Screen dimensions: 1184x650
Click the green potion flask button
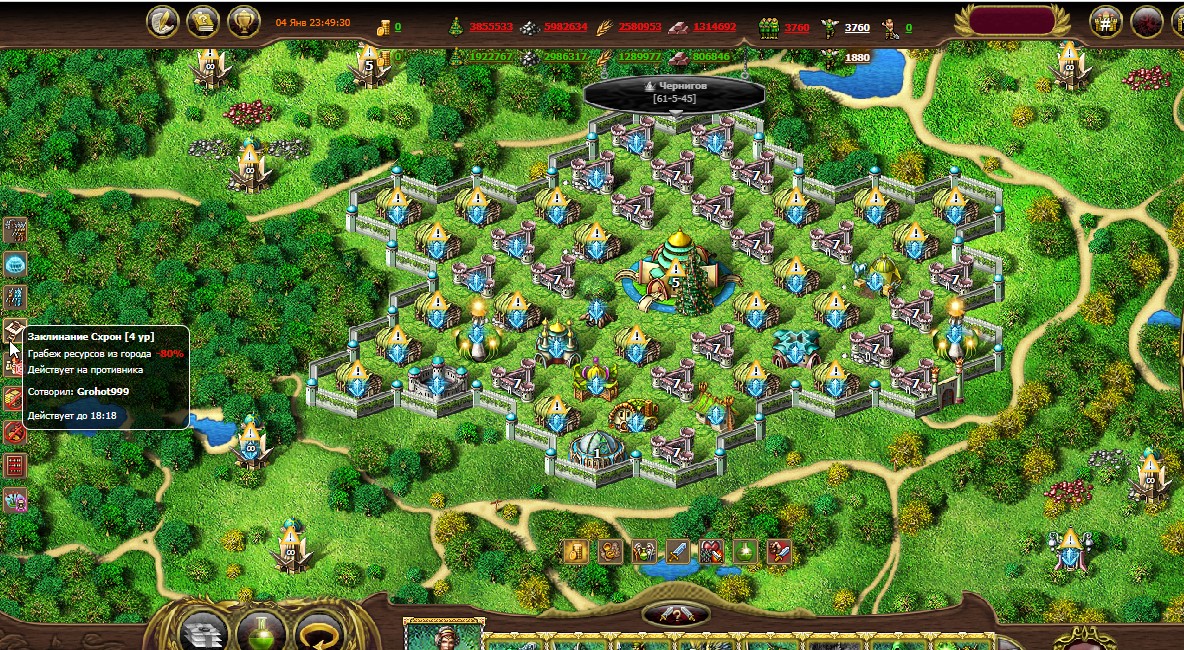click(260, 630)
